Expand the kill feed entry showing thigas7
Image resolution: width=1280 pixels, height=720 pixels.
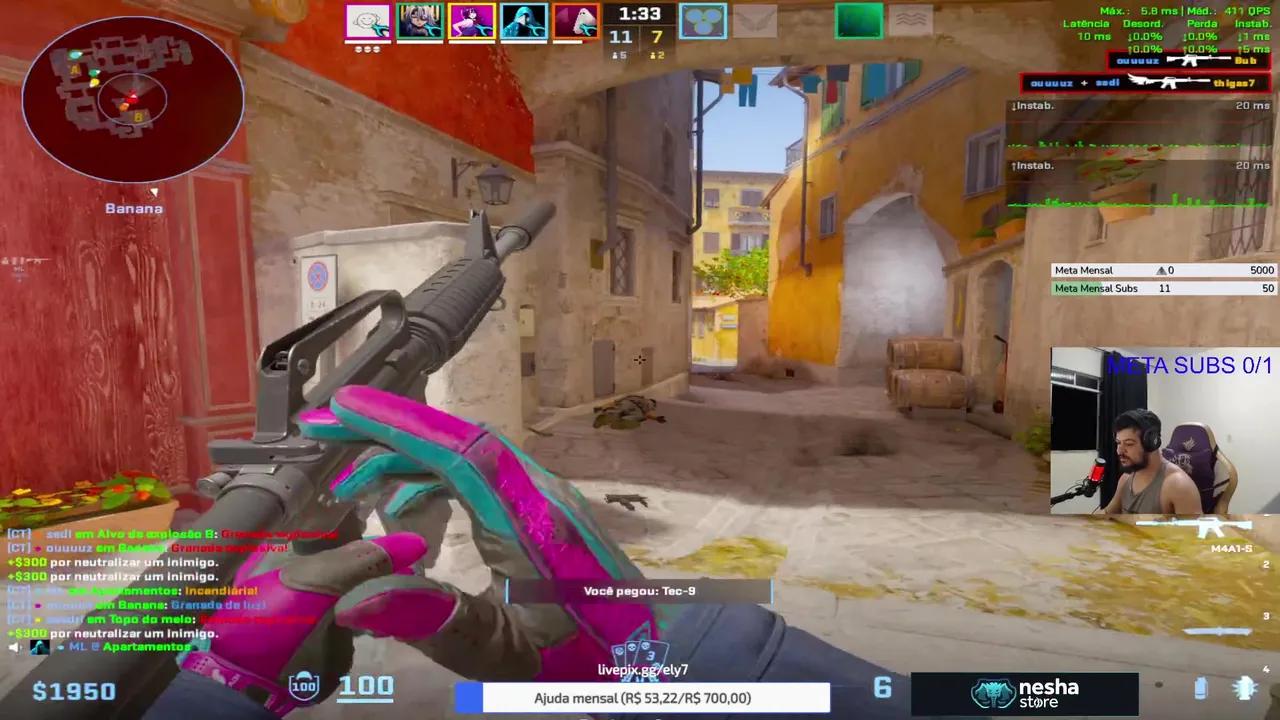coord(1140,82)
